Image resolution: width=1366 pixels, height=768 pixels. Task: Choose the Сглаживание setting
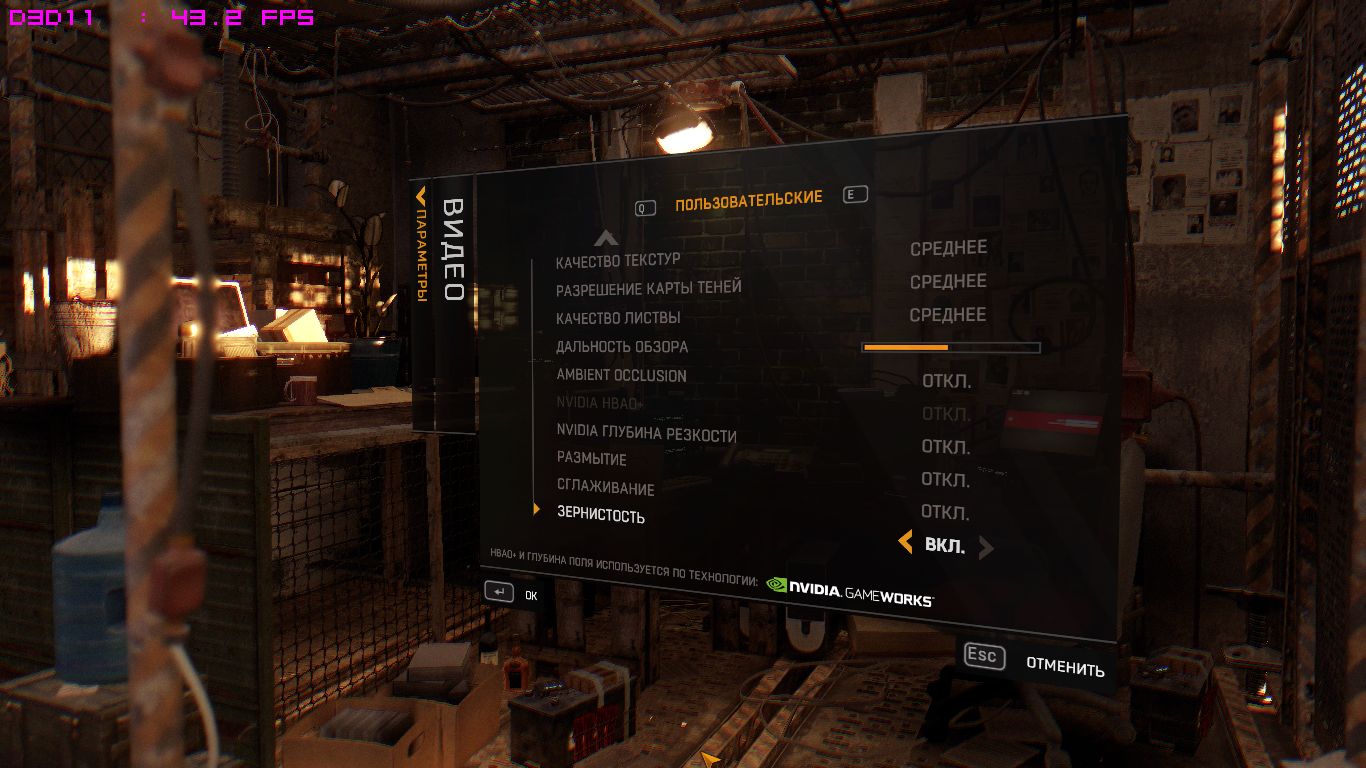click(605, 489)
